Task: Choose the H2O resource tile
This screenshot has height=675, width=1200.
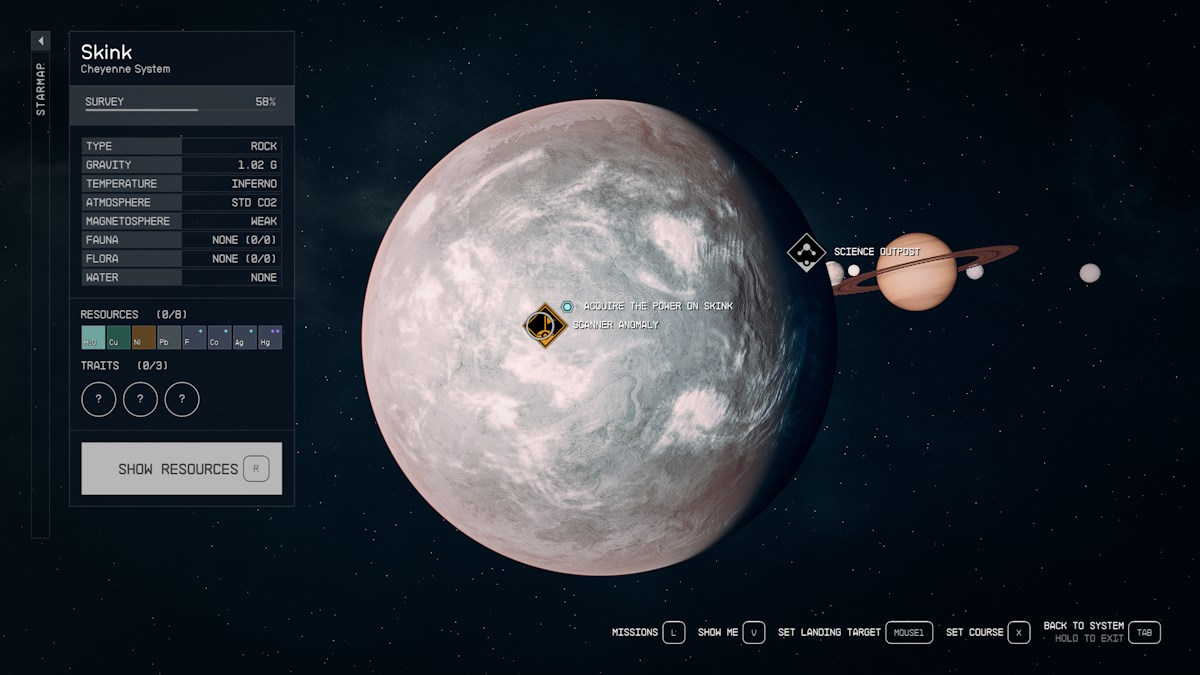Action: click(x=93, y=338)
